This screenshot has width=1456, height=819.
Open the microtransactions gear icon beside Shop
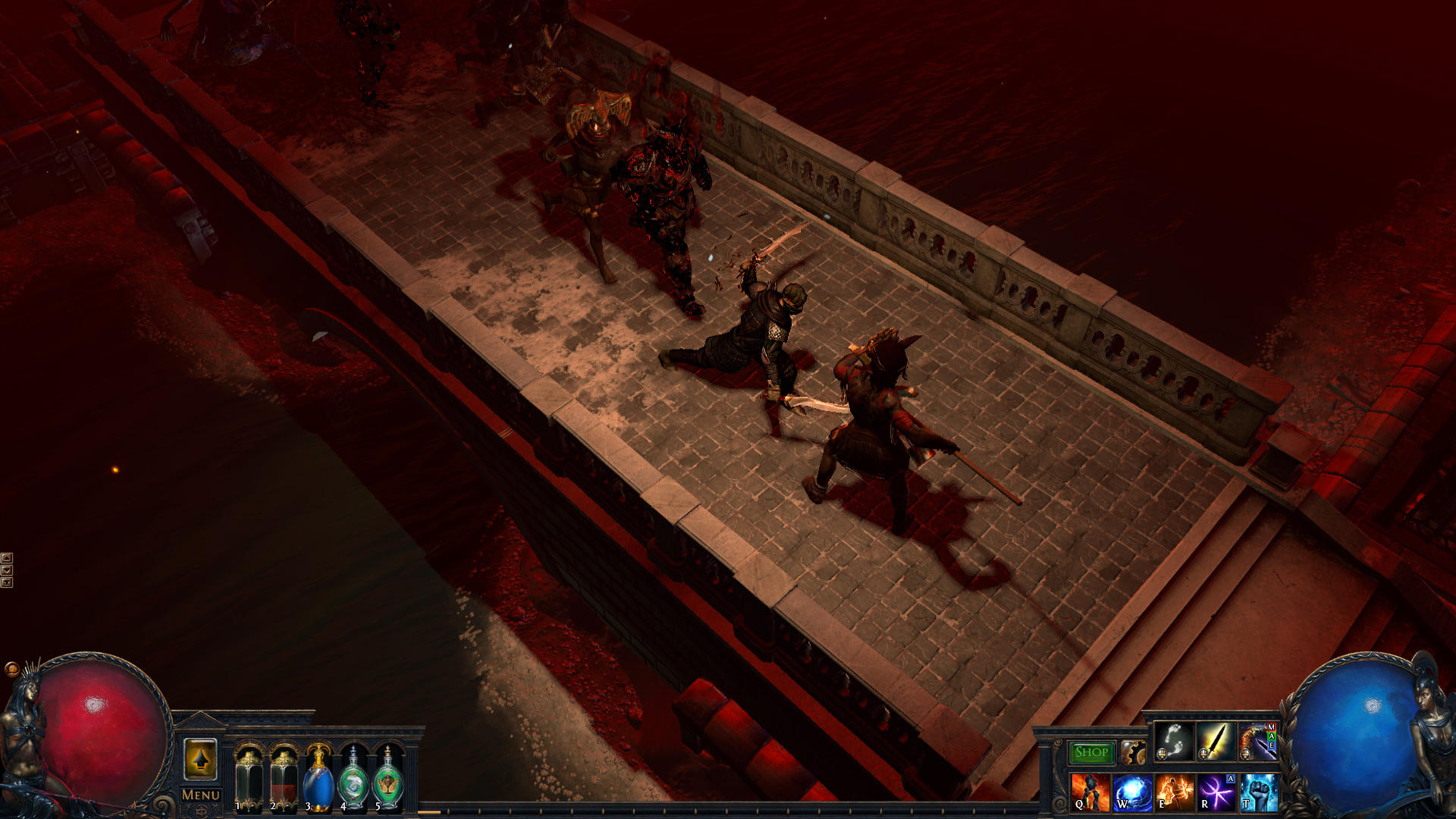point(1134,752)
